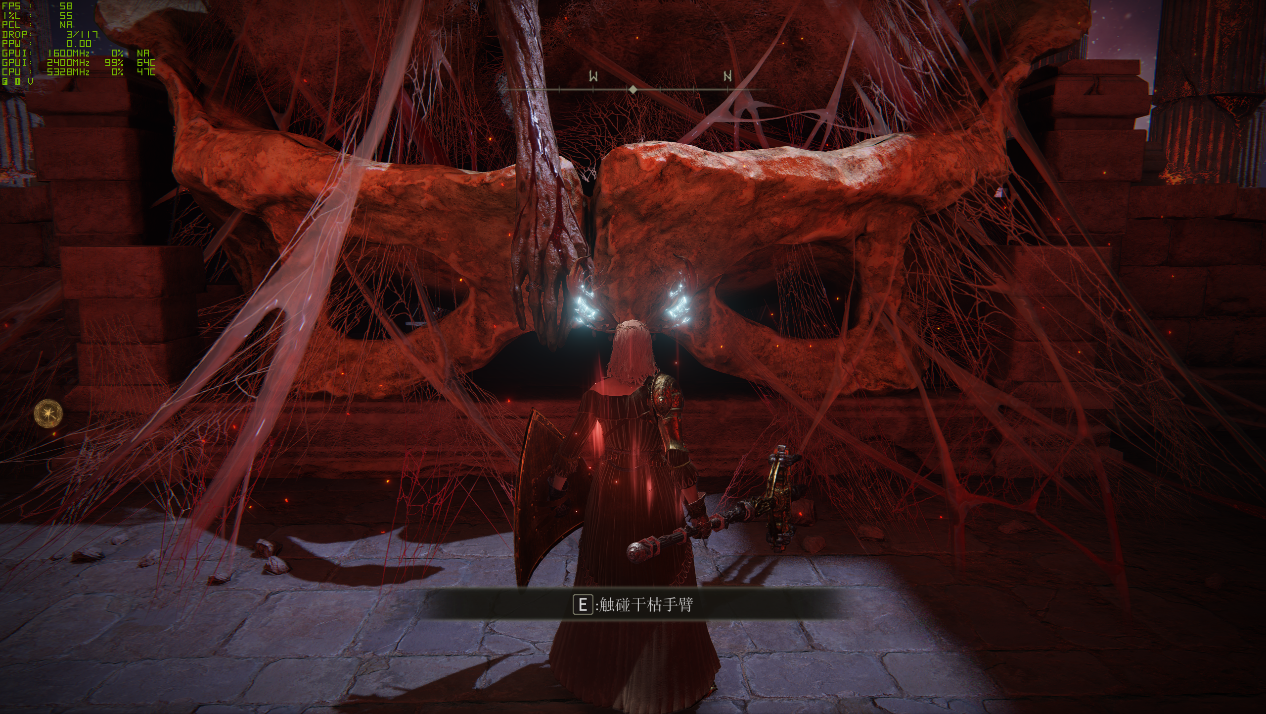Select the golden star orb icon
This screenshot has height=714, width=1266.
click(48, 412)
